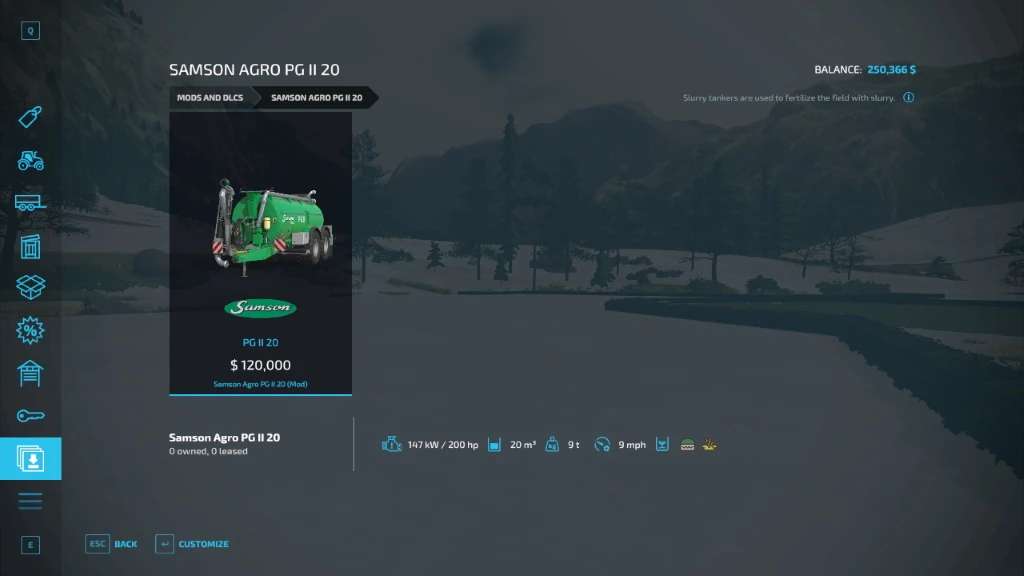Open the shed building category
The height and width of the screenshot is (576, 1024).
pos(30,246)
